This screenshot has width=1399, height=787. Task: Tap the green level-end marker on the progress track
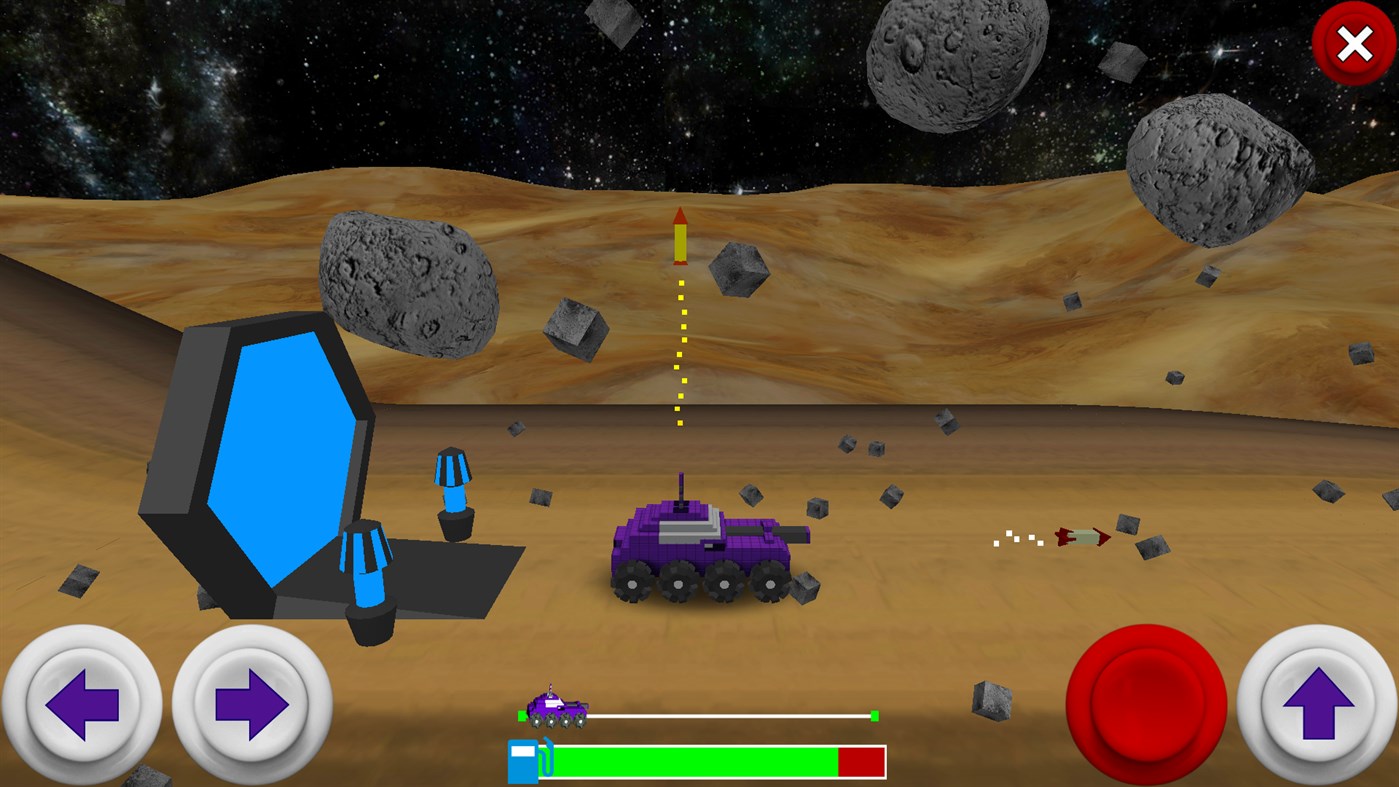tap(873, 716)
